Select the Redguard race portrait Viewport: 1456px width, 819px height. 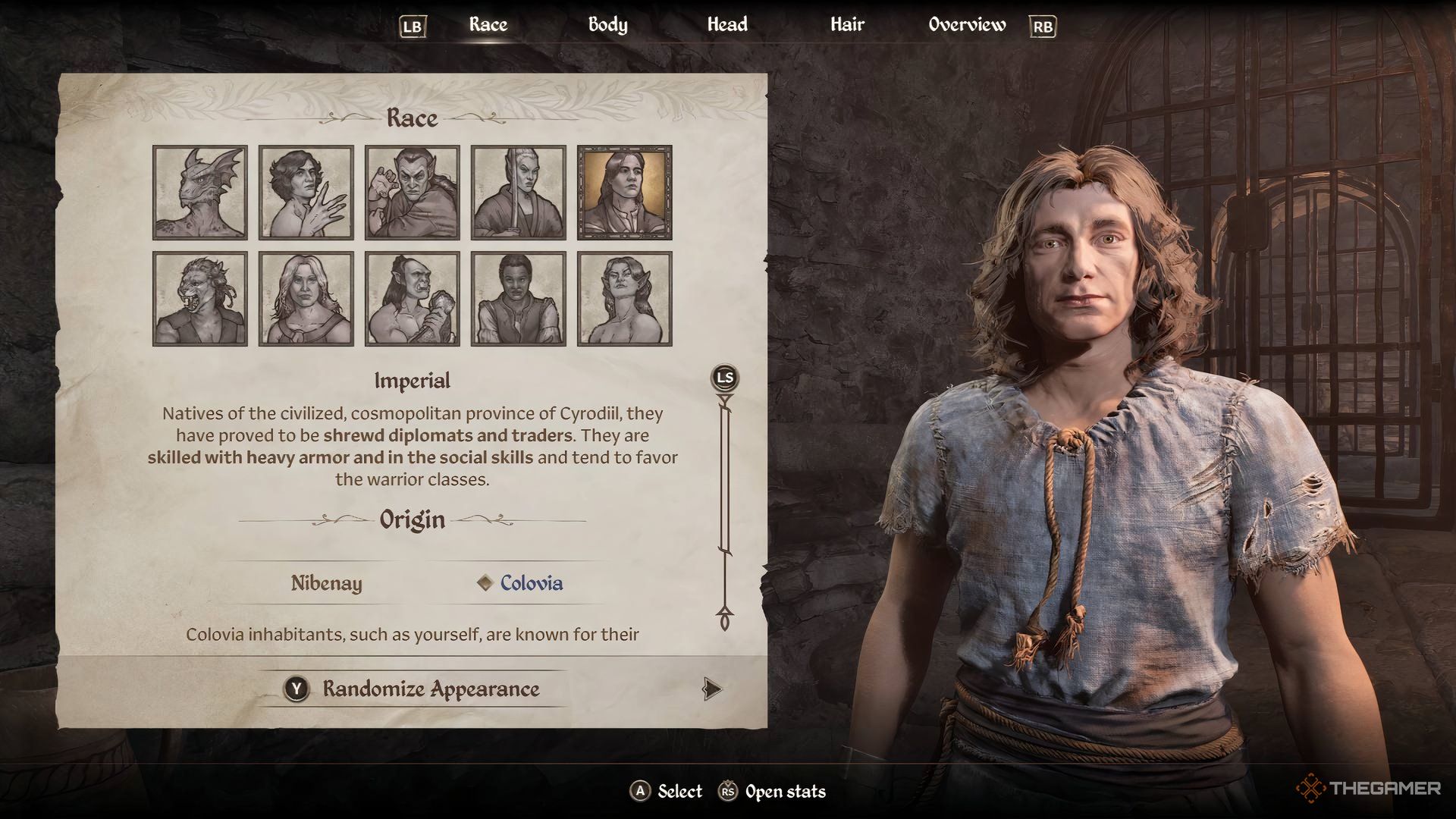(x=518, y=298)
